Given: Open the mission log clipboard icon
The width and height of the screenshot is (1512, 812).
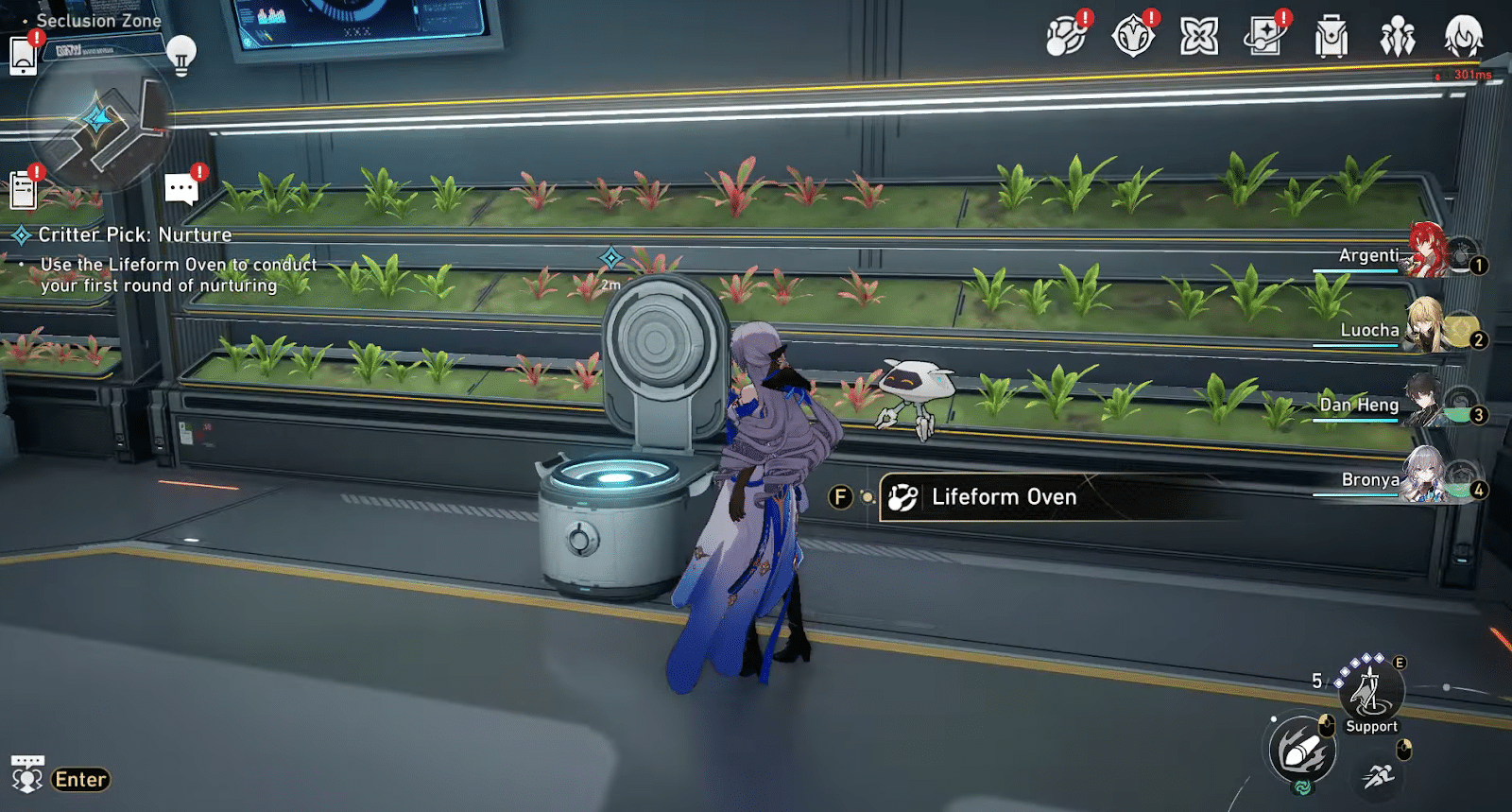Looking at the screenshot, I should [x=24, y=189].
